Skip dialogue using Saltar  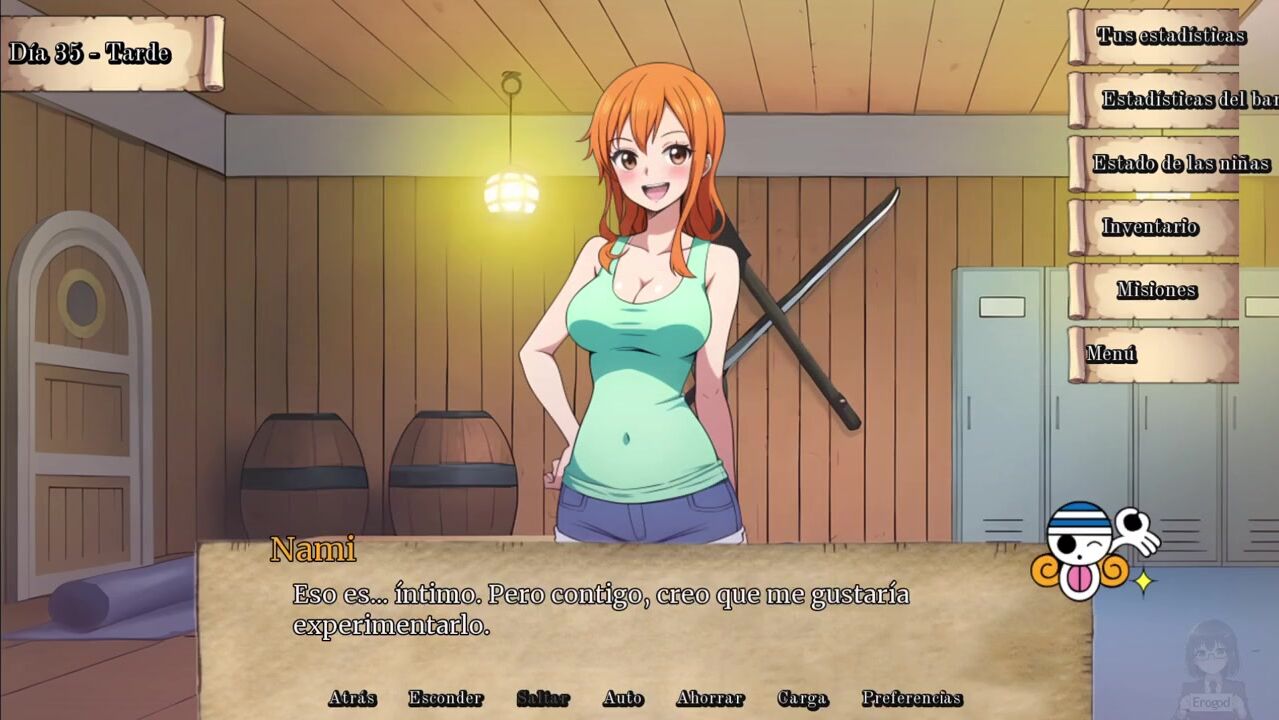(543, 698)
